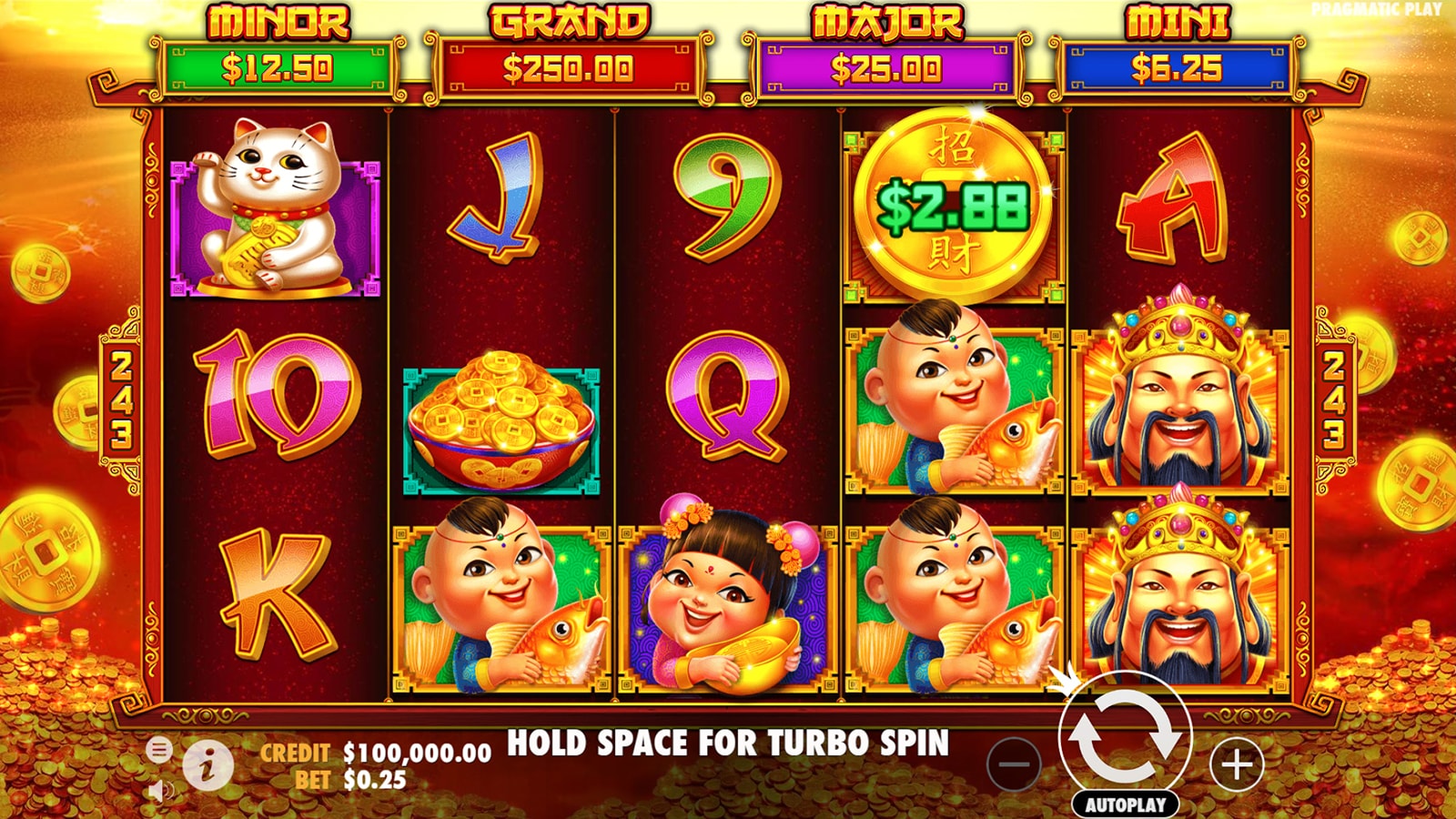
Task: Spin the reels with the circular arrows button
Action: (x=1125, y=738)
